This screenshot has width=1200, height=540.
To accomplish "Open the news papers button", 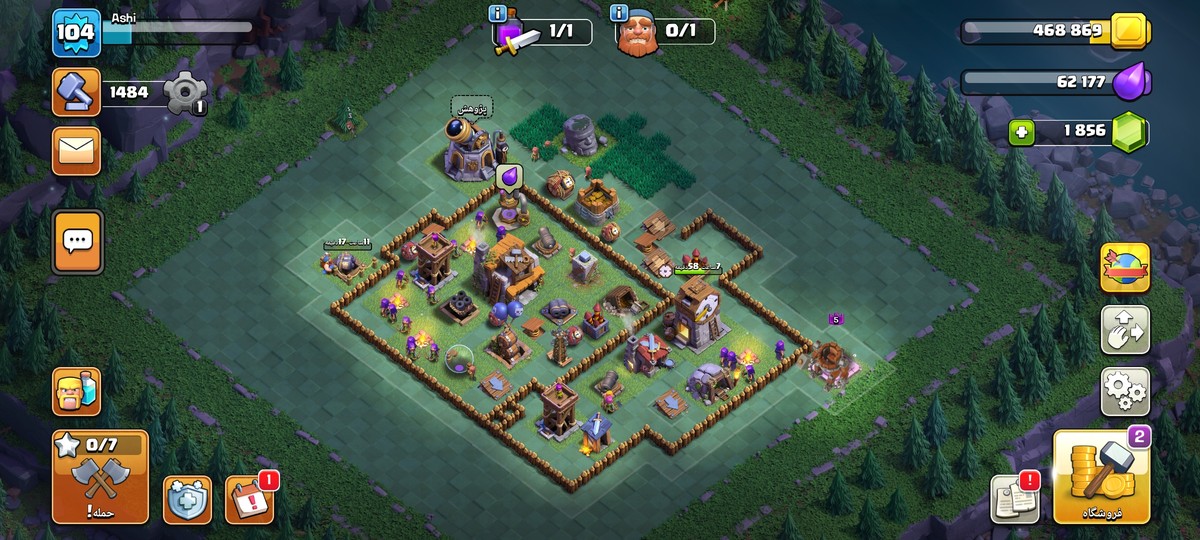I will point(1015,498).
